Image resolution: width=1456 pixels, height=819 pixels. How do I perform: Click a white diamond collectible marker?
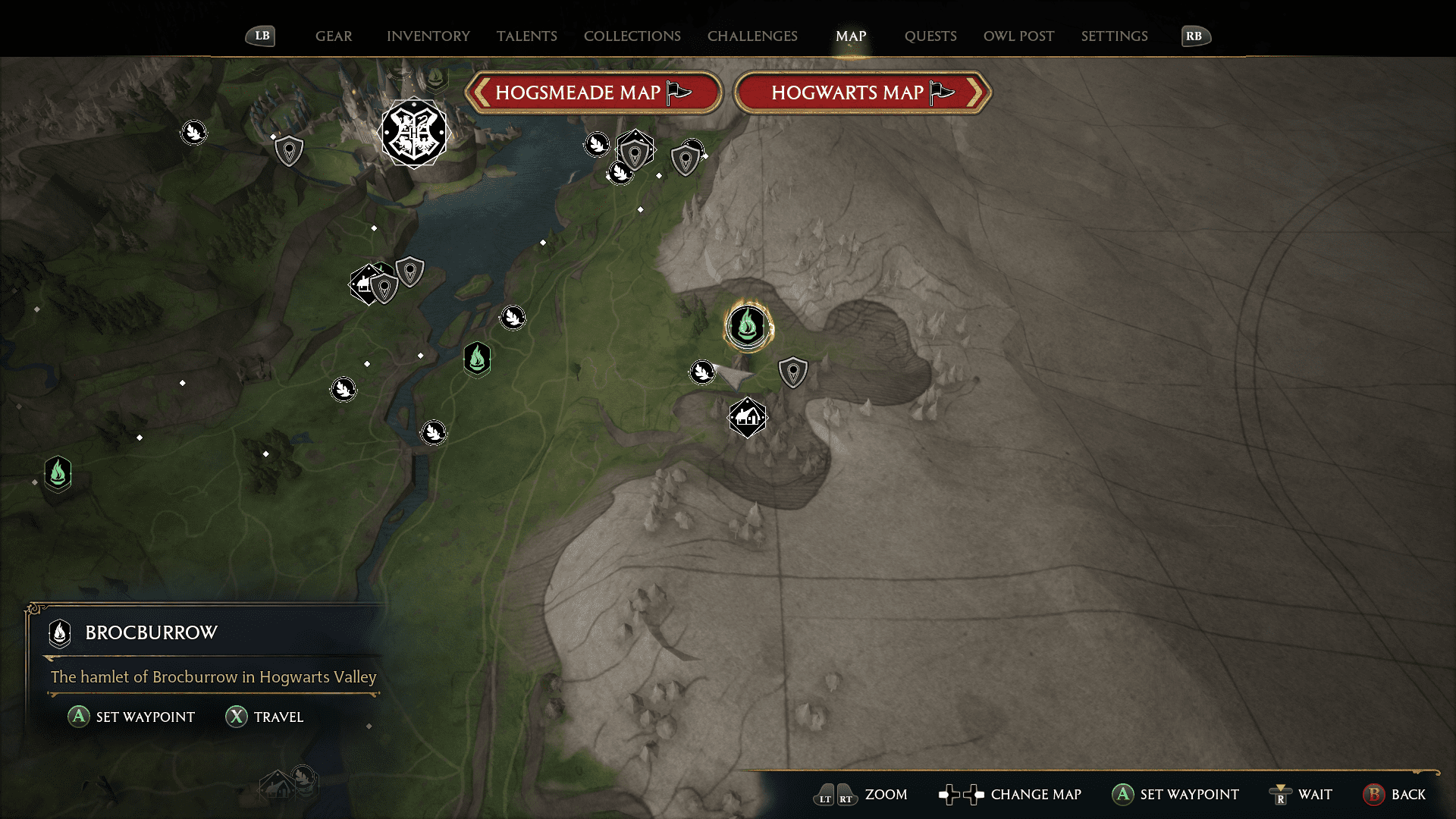pyautogui.click(x=373, y=227)
